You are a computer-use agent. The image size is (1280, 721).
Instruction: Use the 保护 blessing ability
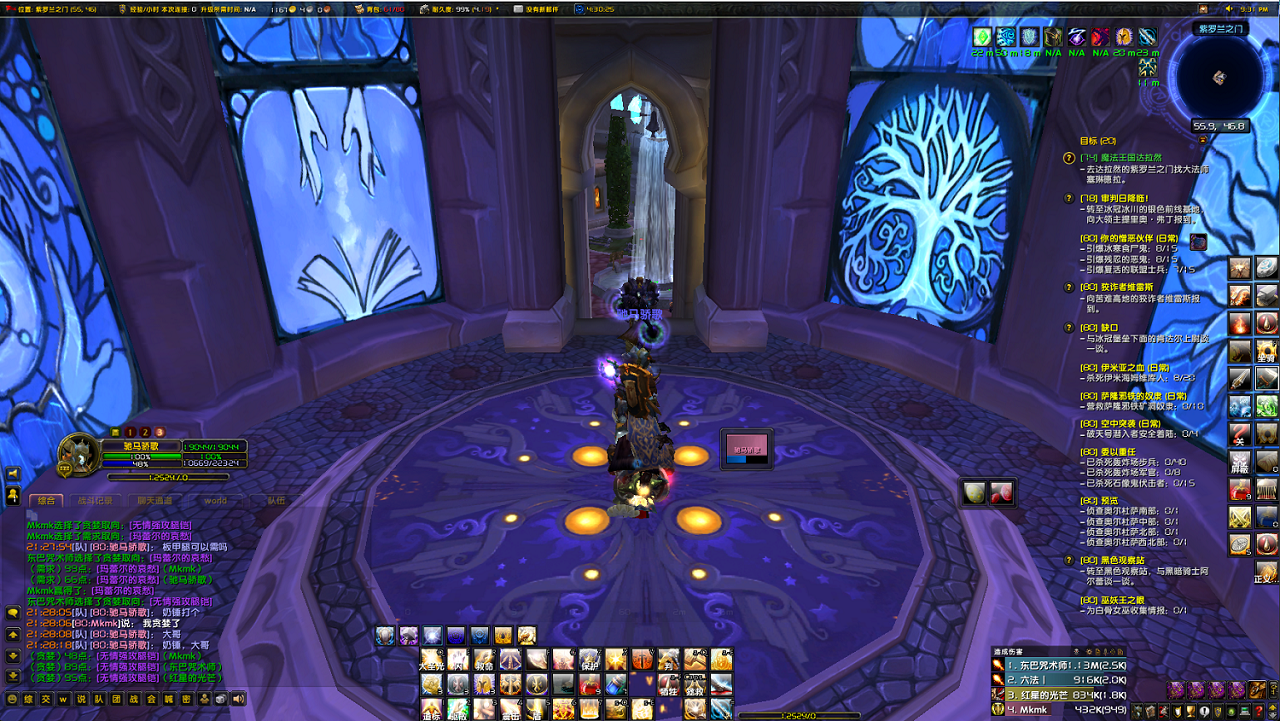(590, 660)
